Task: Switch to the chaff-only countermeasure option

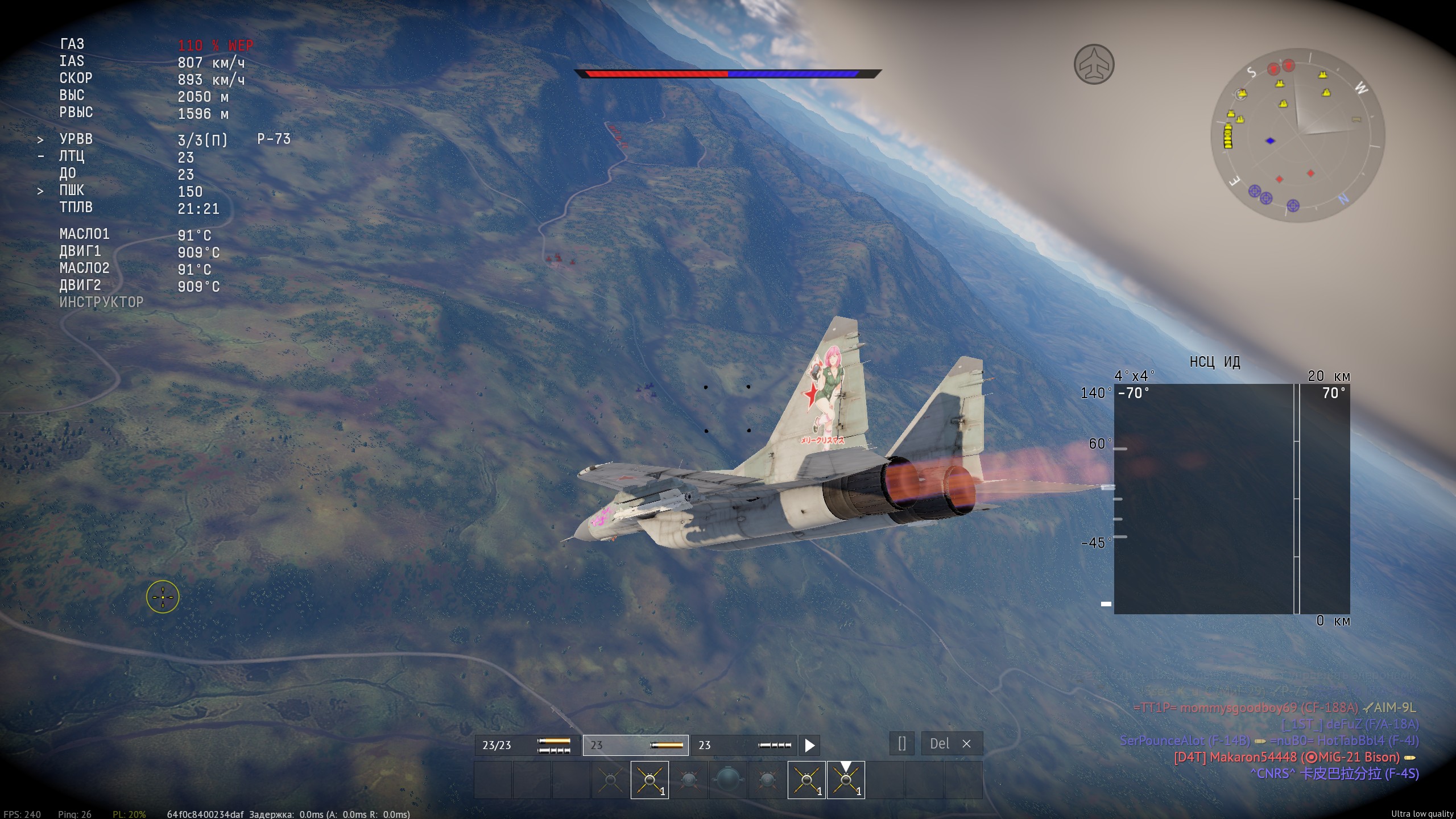Action: [743, 745]
